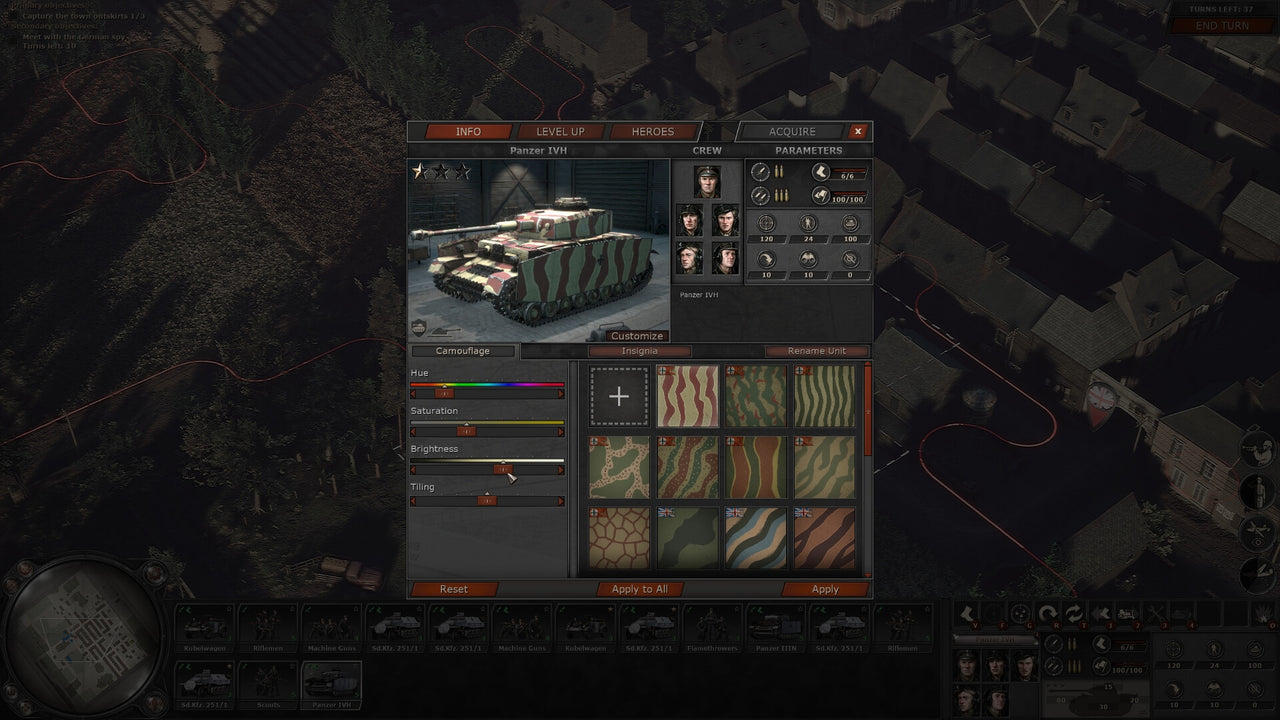Click the plus tile to add new camouflage
Screen dimensions: 1280x720
tap(619, 396)
